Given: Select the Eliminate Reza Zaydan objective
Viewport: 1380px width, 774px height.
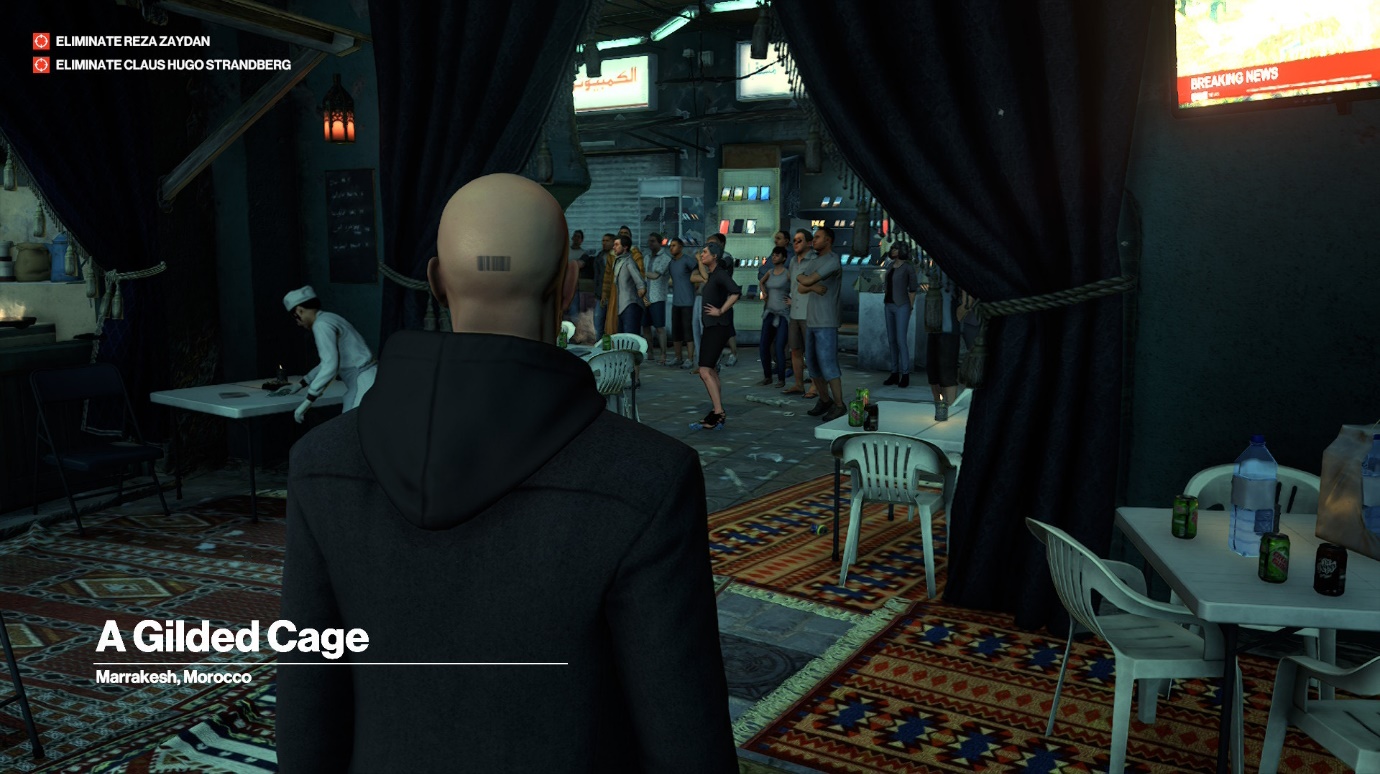Looking at the screenshot, I should [132, 41].
